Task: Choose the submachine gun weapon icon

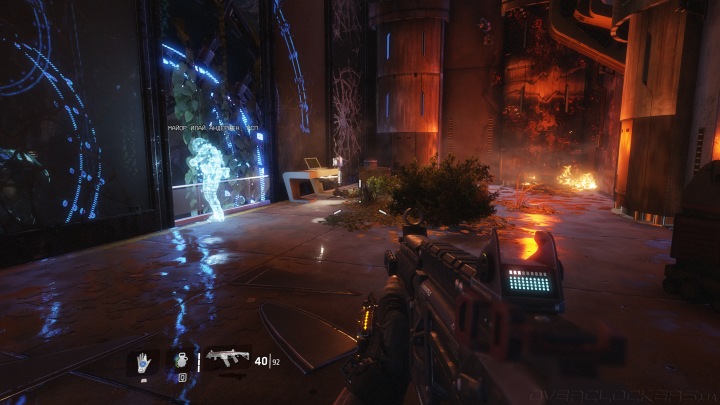Action: tap(226, 359)
